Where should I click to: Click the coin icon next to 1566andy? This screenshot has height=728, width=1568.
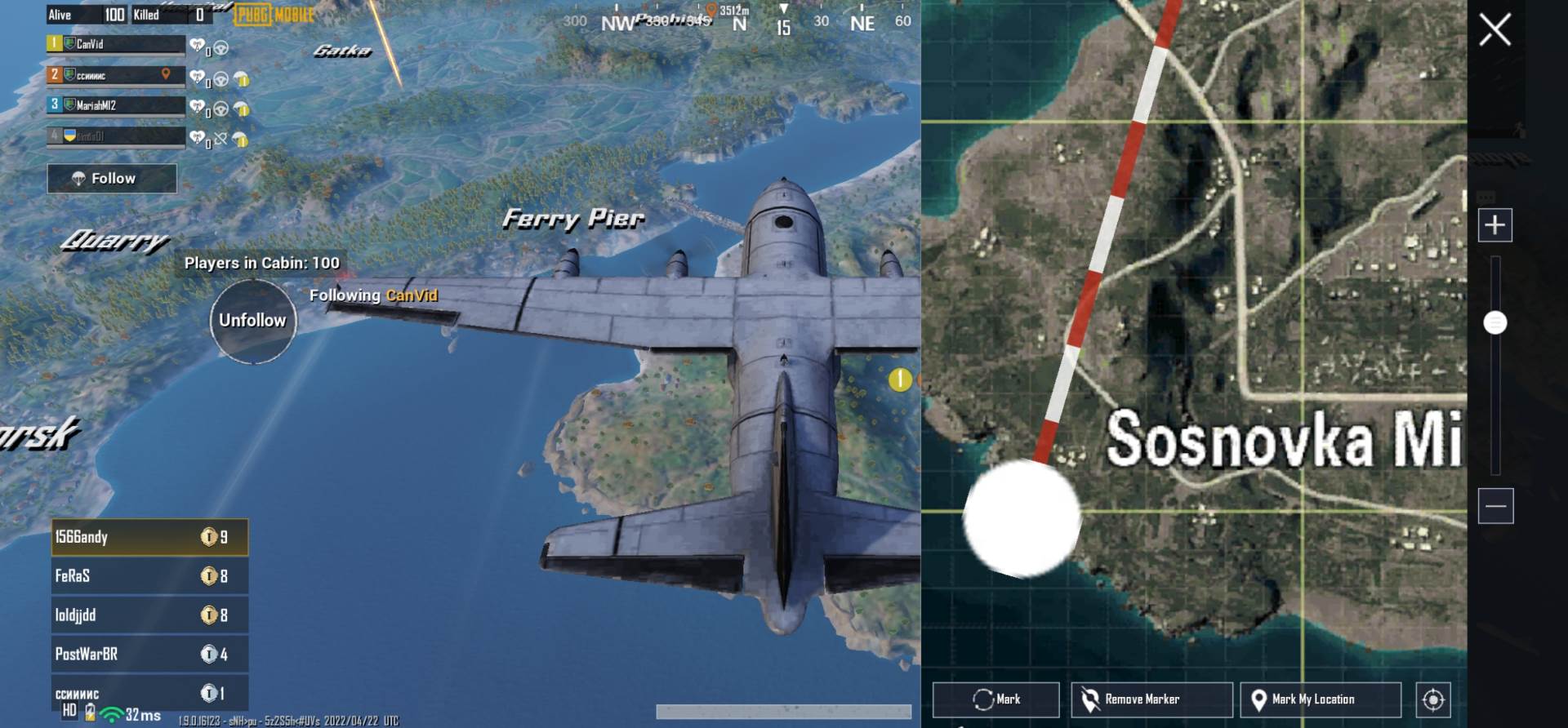tap(211, 537)
